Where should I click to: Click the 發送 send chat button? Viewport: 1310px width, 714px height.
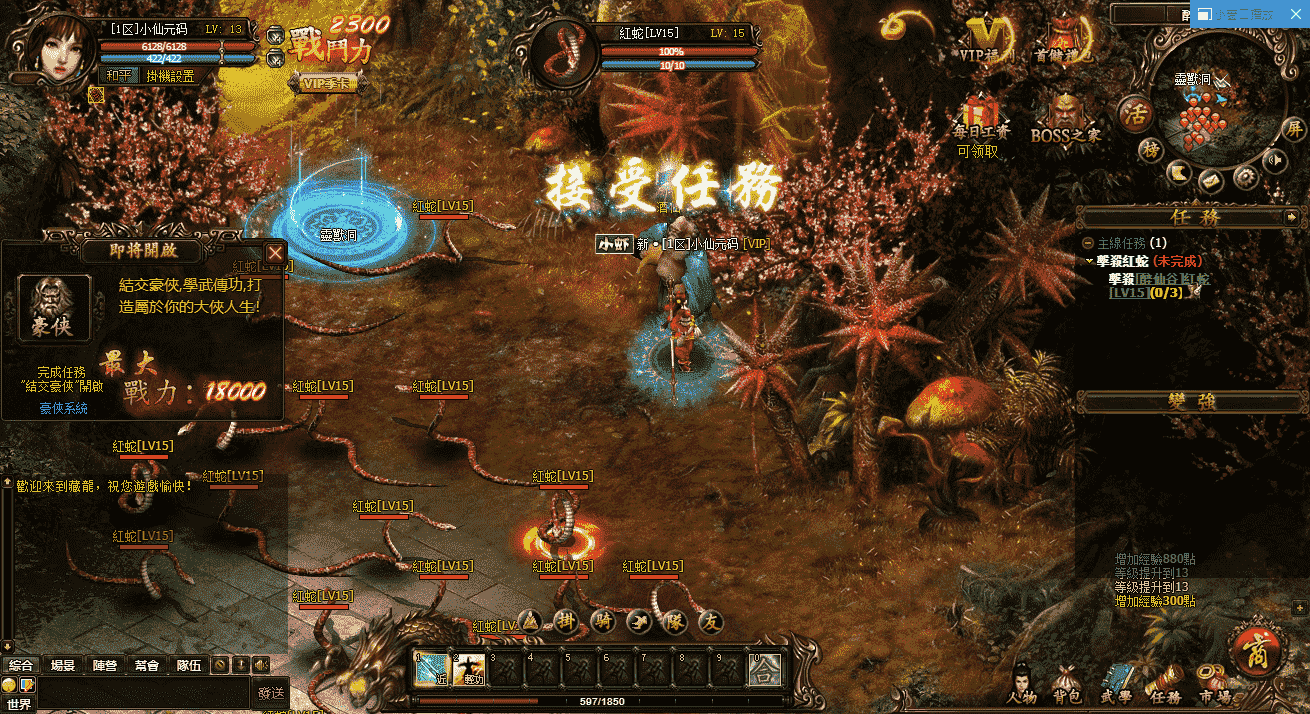click(271, 692)
